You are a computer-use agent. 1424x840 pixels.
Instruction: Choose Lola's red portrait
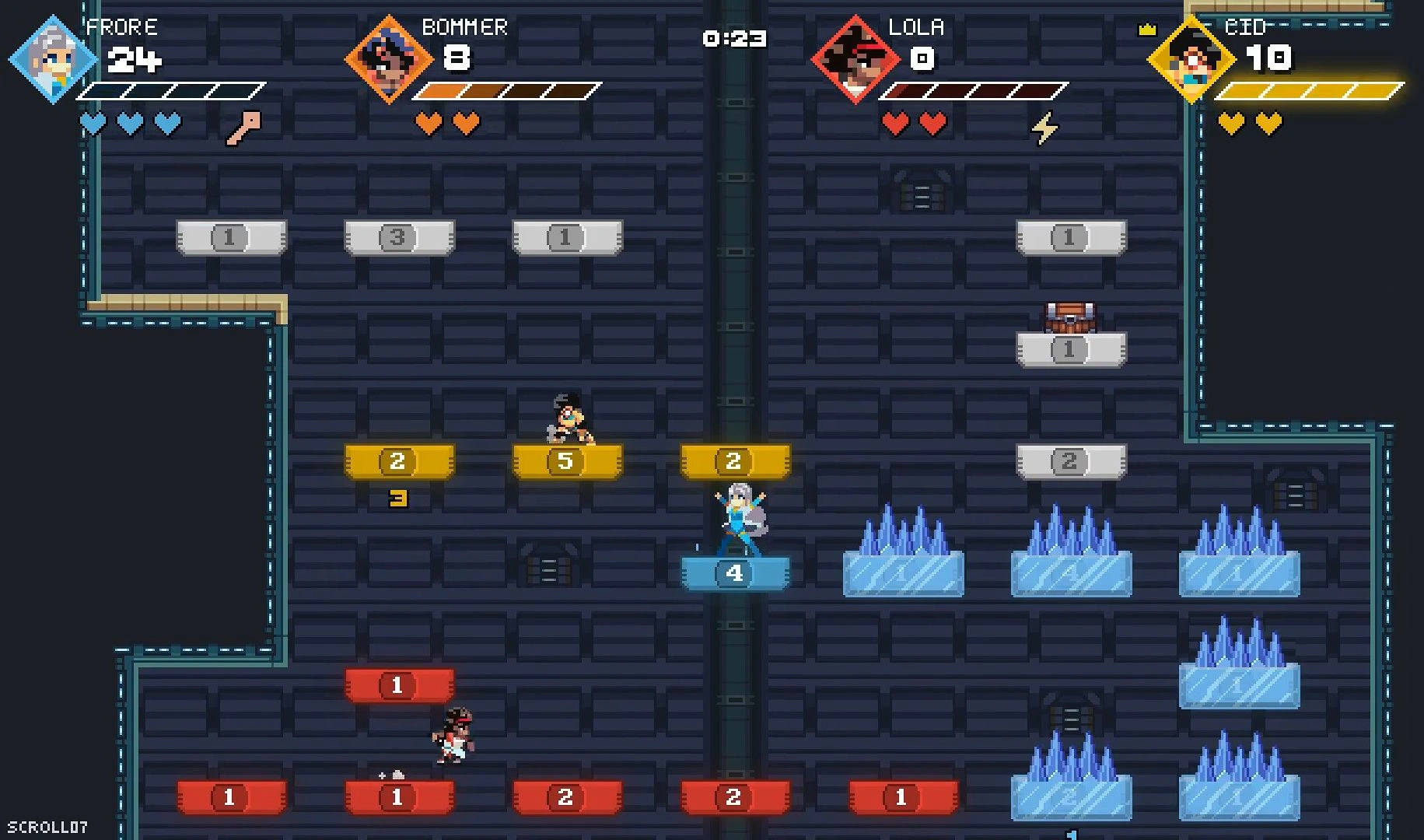[855, 59]
